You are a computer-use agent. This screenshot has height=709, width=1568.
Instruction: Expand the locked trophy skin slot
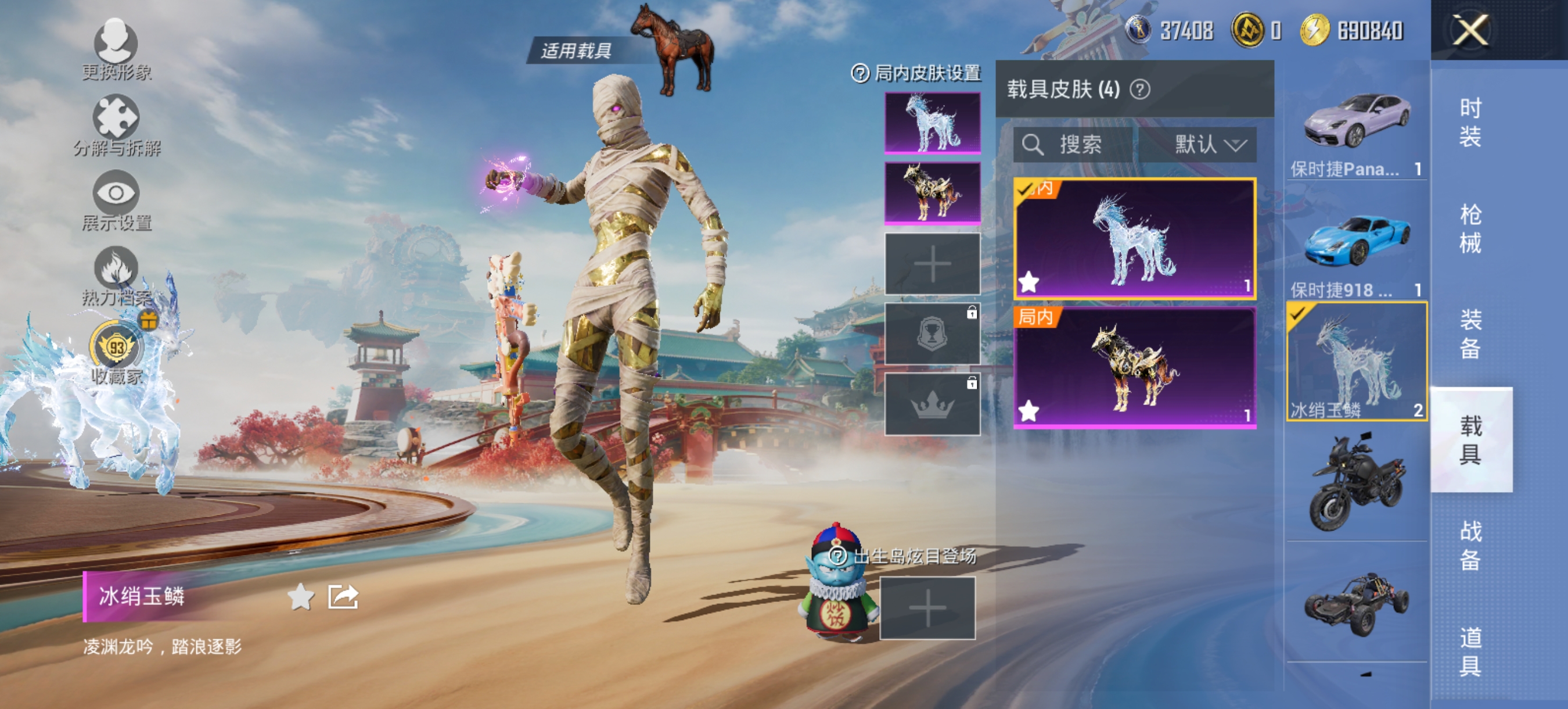tap(932, 334)
